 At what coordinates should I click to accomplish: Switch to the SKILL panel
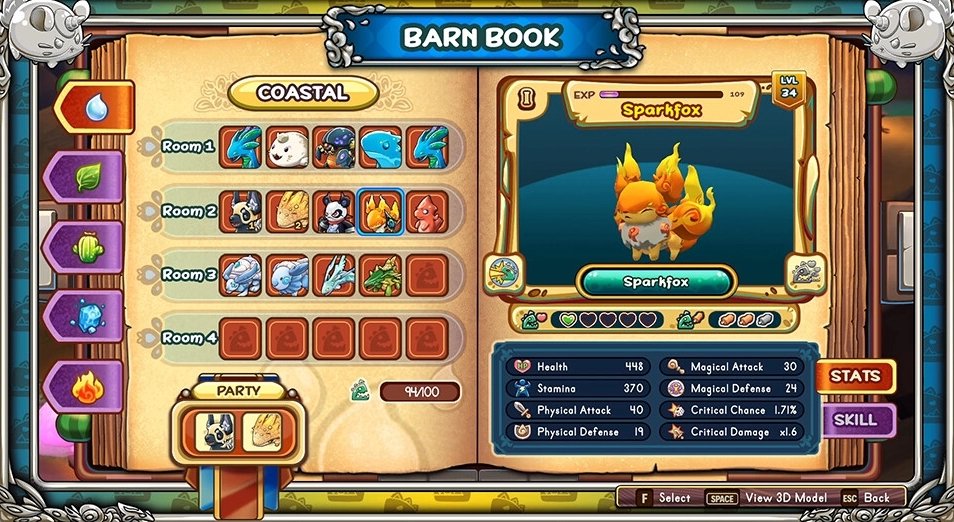coord(855,420)
